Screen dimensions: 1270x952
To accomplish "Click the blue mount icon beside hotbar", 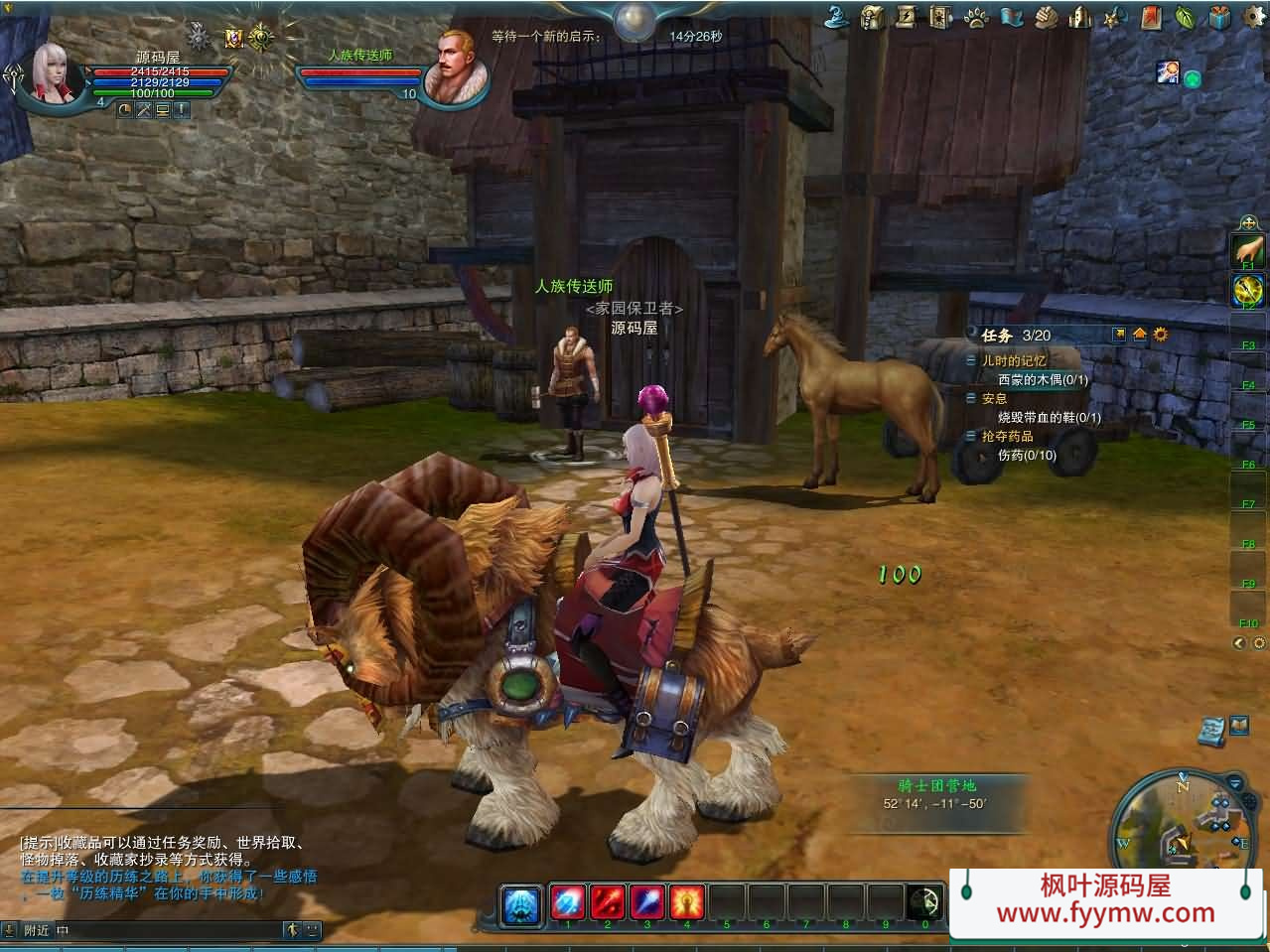I will click(521, 904).
